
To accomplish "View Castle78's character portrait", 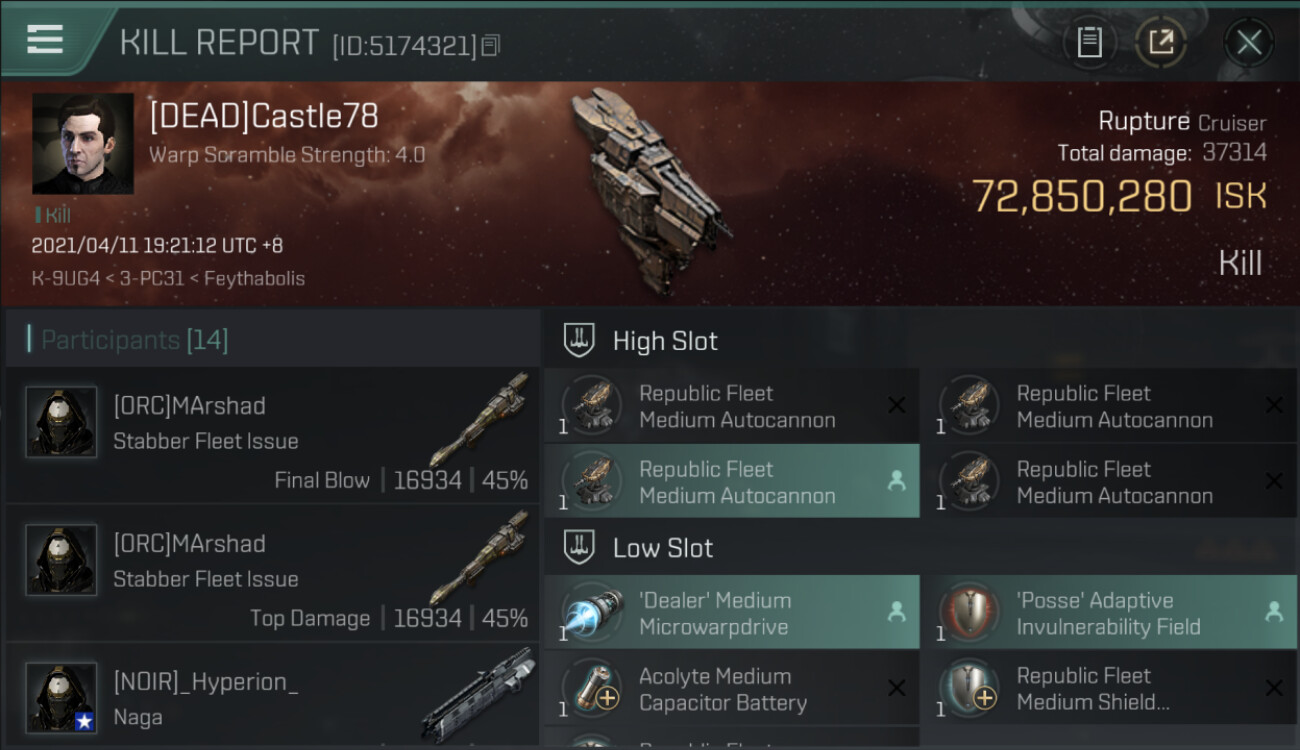I will tap(83, 144).
